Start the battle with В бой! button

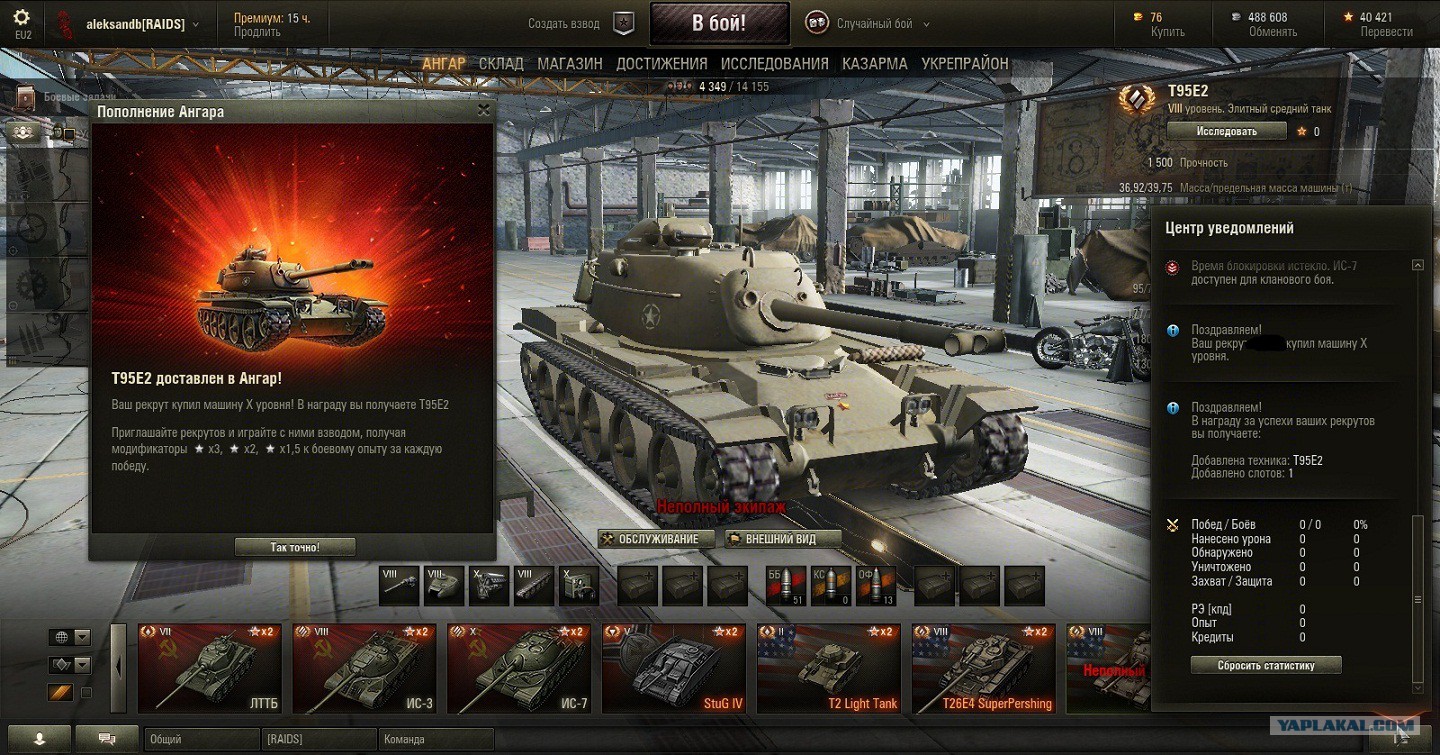[719, 23]
